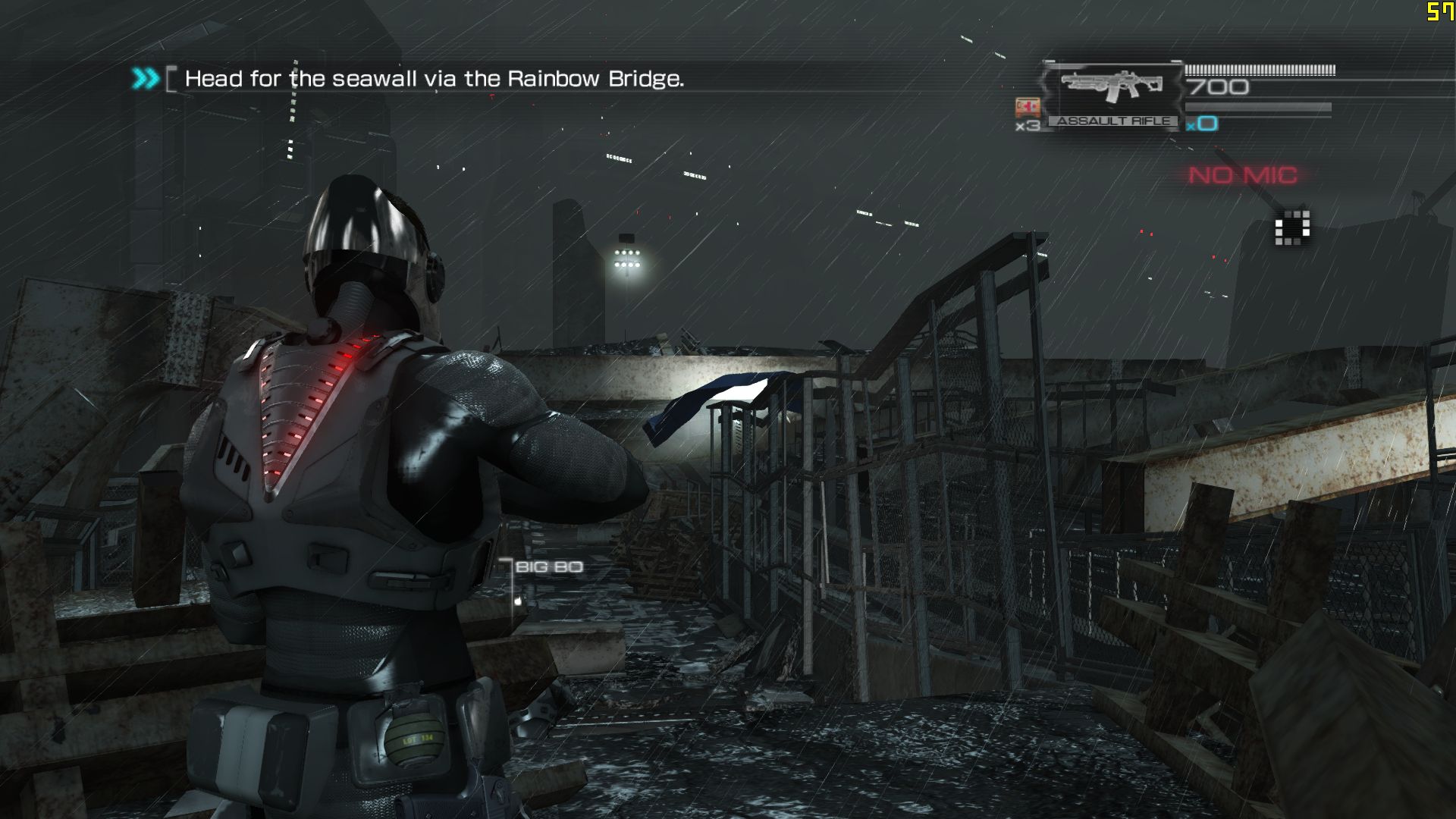
Task: Select the BIG BO teammate name tag
Action: click(x=548, y=567)
